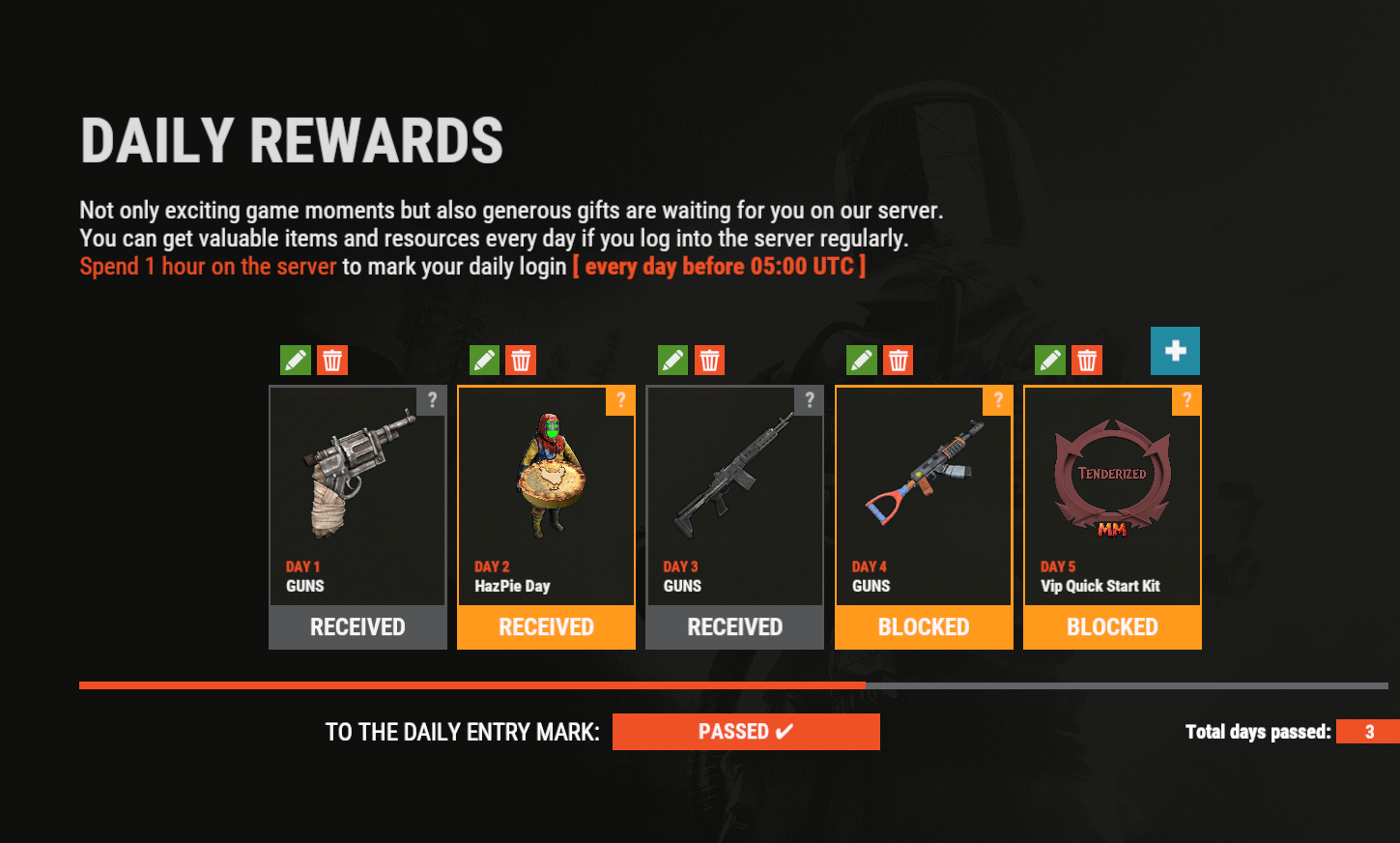The image size is (1400, 843).
Task: Edit the Day 5 Vip Quick Start Kit
Action: tap(1050, 361)
